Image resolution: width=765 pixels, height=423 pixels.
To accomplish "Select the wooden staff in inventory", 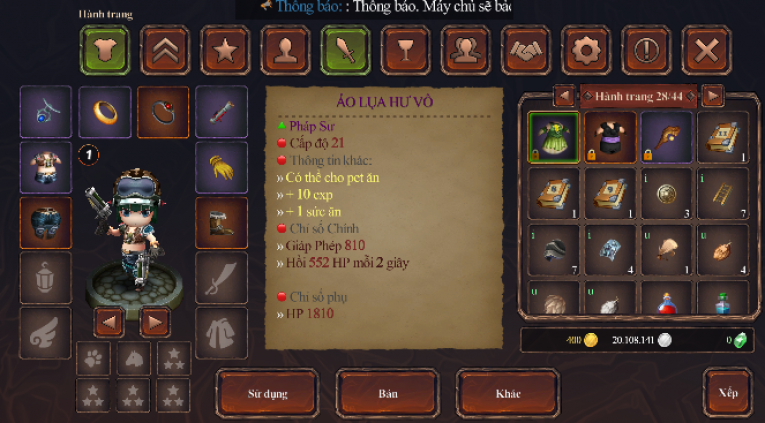I will click(x=666, y=137).
